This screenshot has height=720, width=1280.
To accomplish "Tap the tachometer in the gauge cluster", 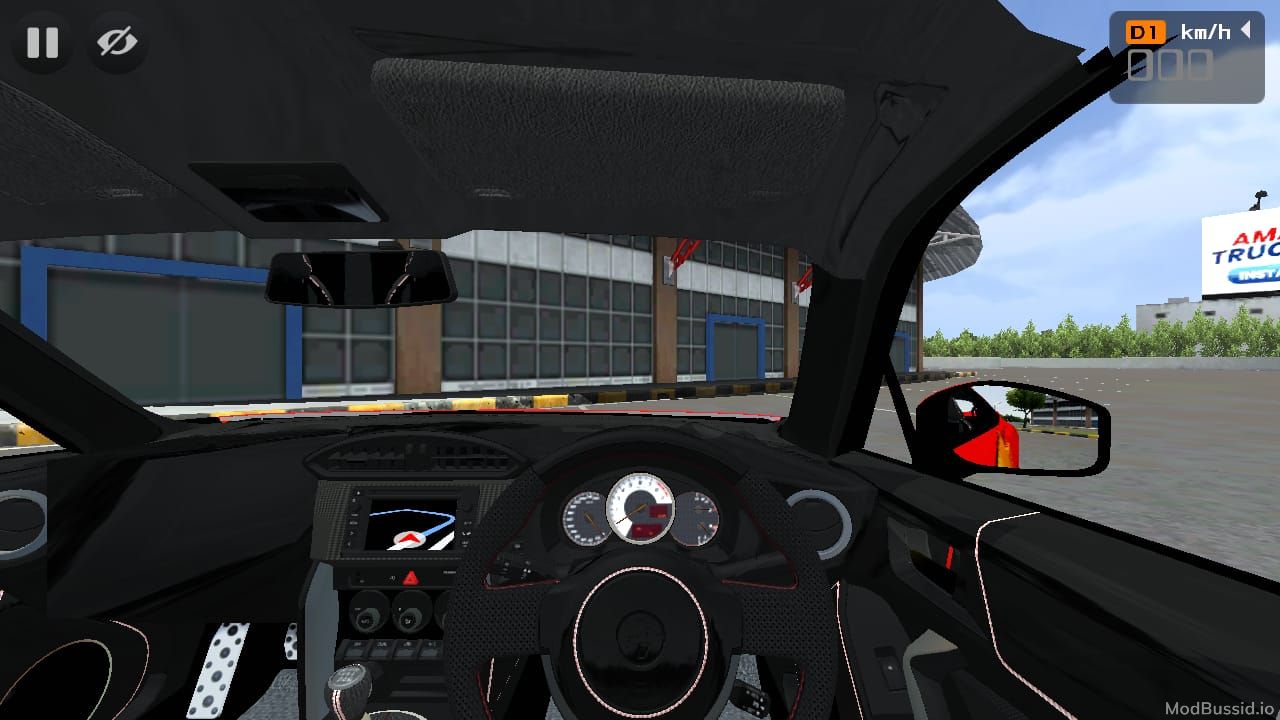I will 641,510.
